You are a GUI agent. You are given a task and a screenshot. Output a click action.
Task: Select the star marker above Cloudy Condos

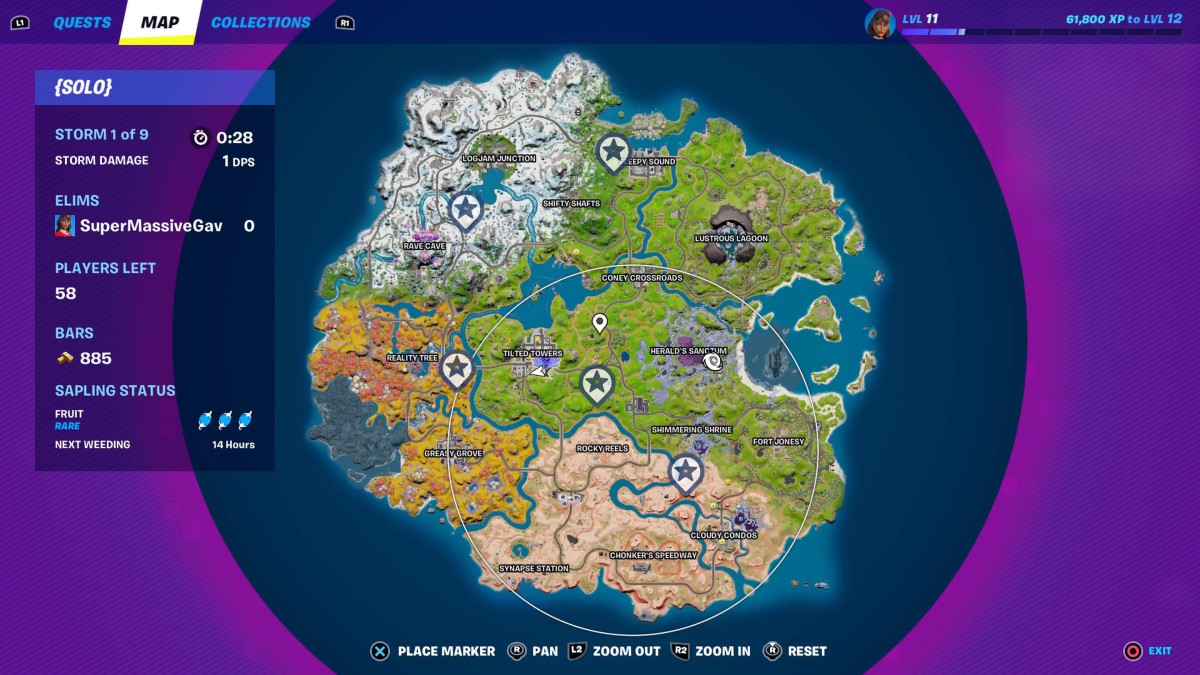685,472
